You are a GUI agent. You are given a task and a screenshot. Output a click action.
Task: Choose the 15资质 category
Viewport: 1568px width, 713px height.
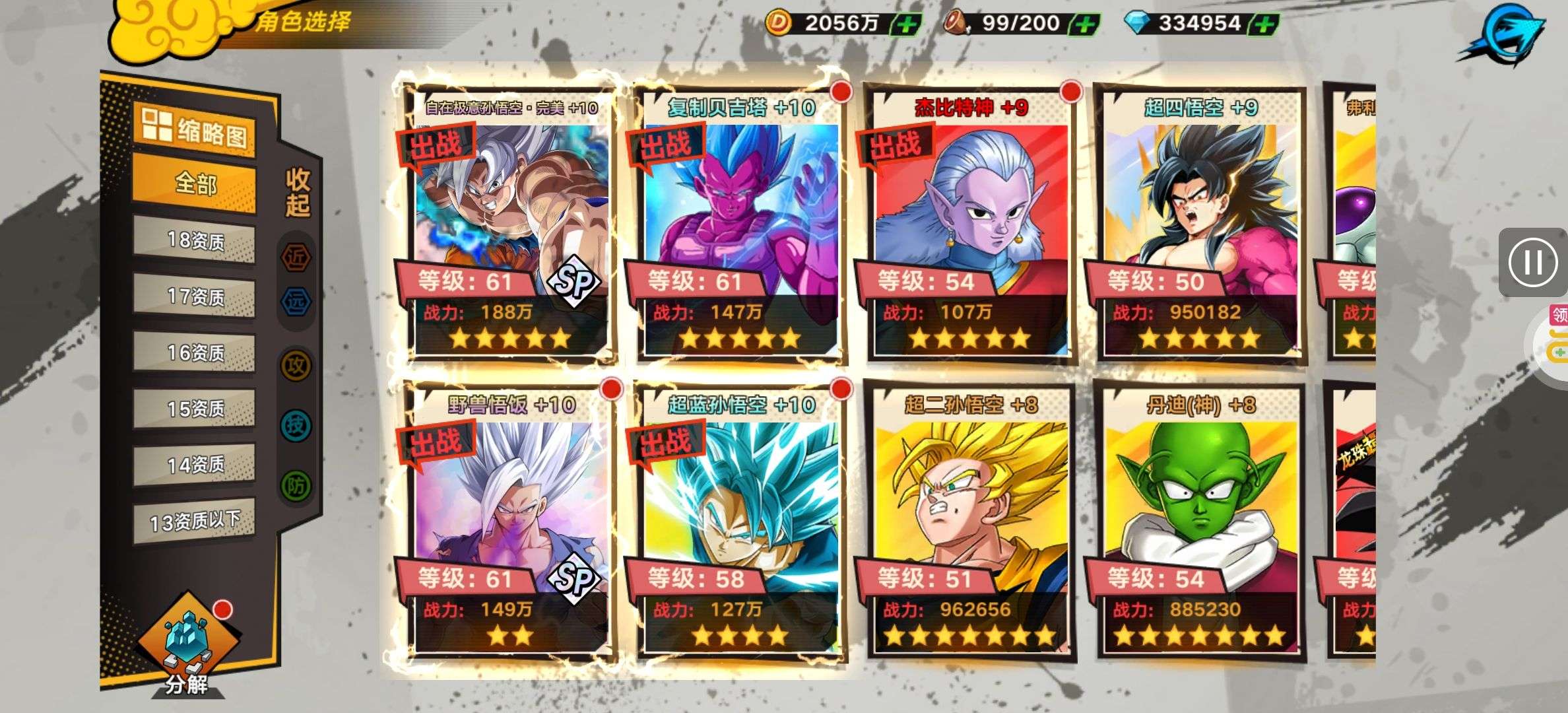click(x=195, y=409)
